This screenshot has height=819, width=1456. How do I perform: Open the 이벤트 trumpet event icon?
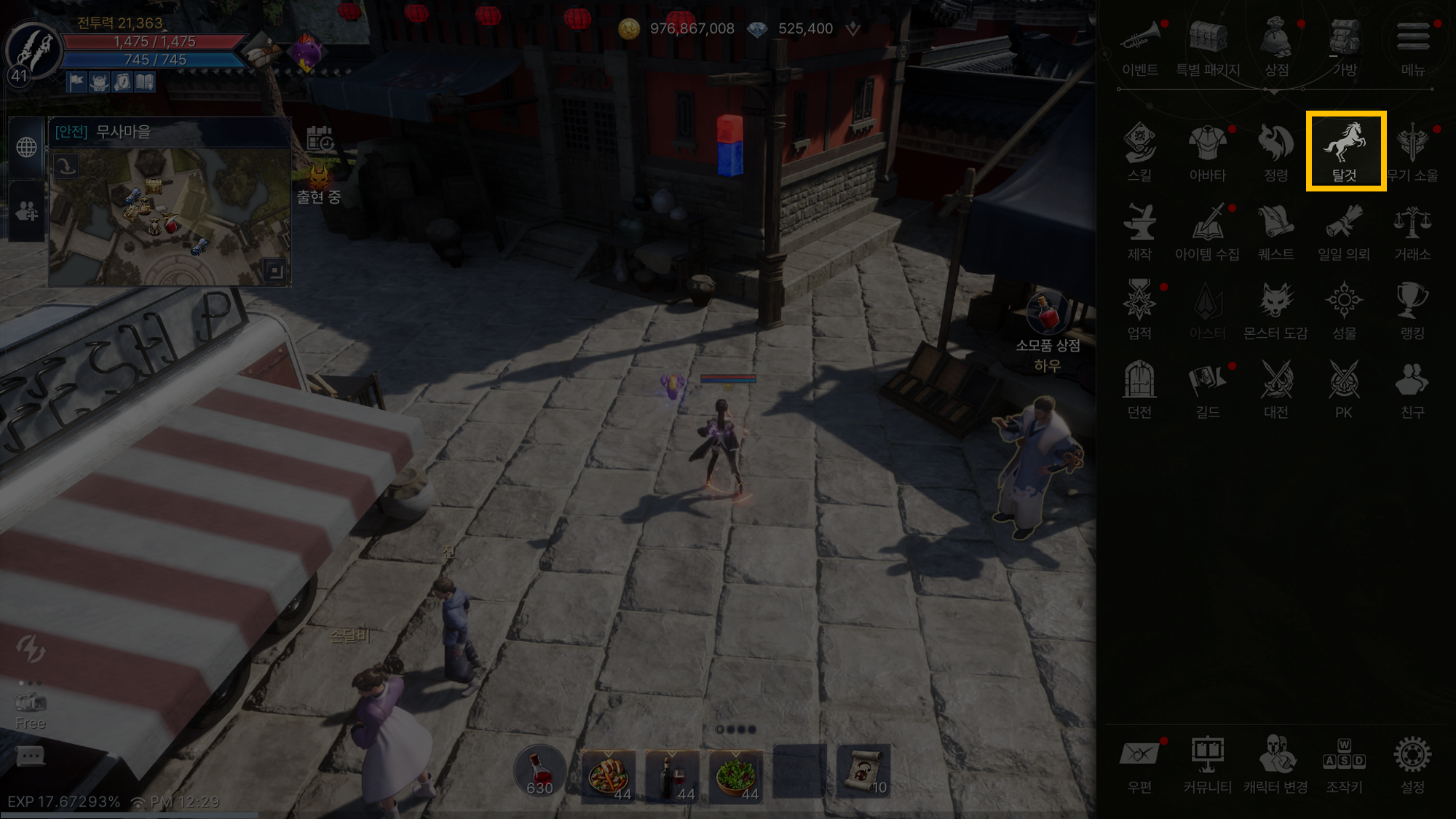coord(1139,45)
